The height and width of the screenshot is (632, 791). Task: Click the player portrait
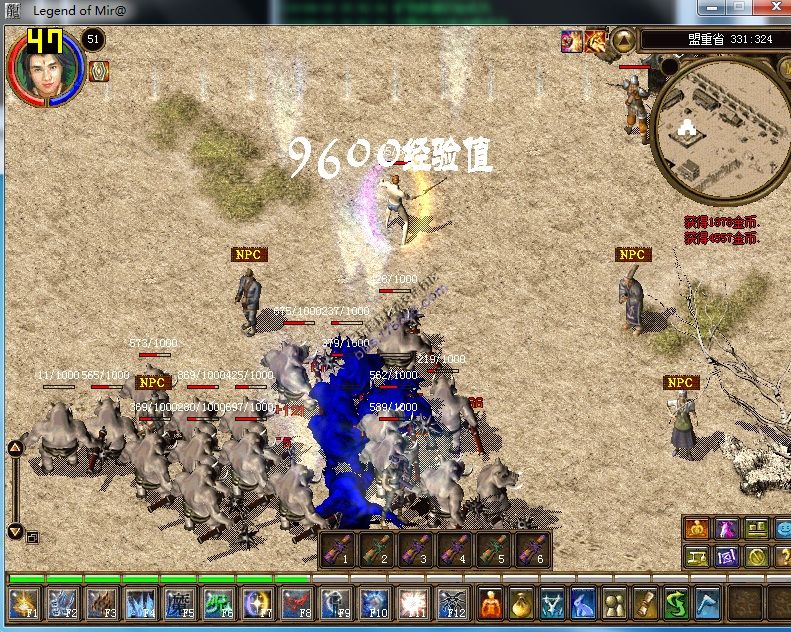[44, 68]
